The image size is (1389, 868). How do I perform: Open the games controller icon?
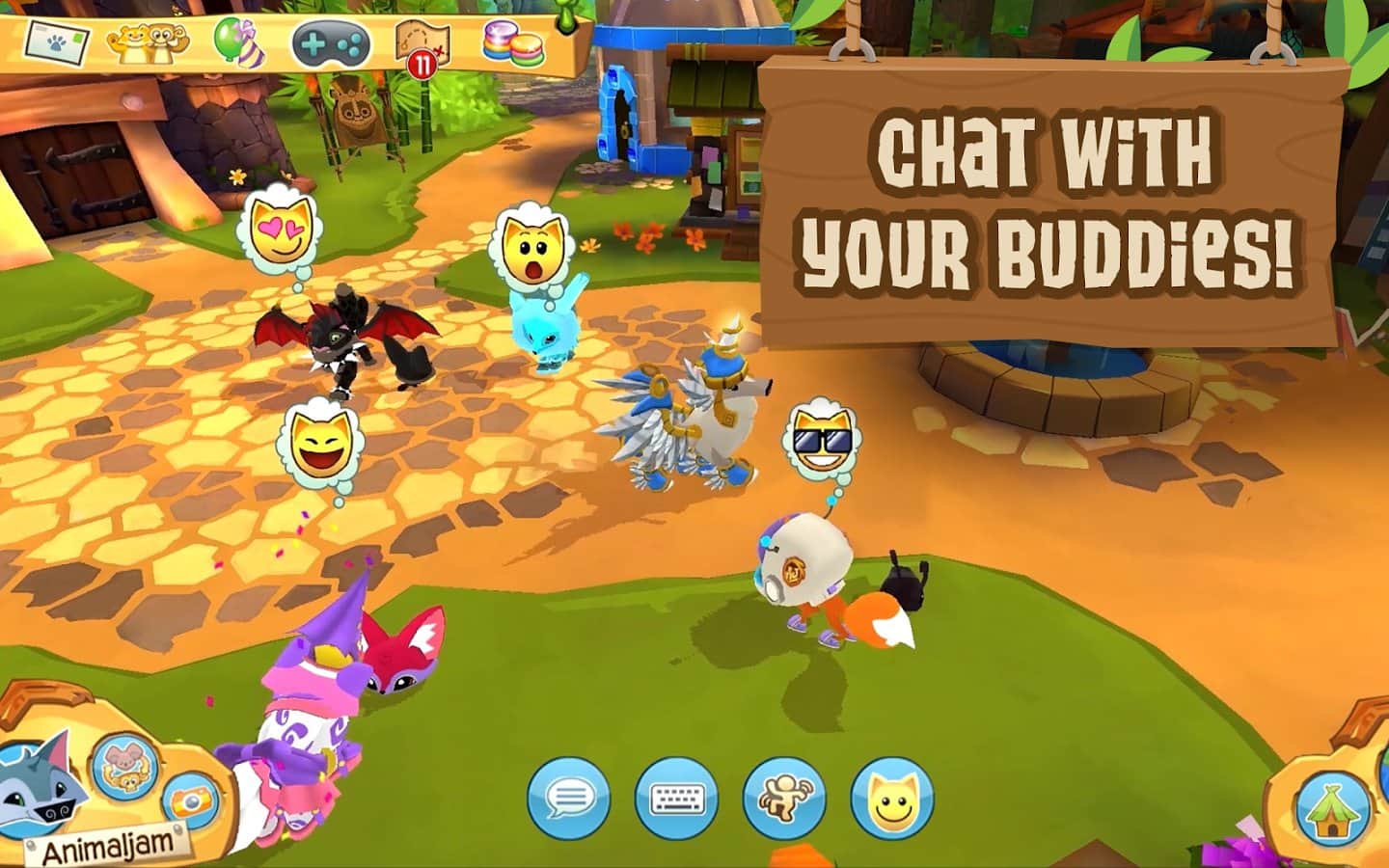(331, 43)
